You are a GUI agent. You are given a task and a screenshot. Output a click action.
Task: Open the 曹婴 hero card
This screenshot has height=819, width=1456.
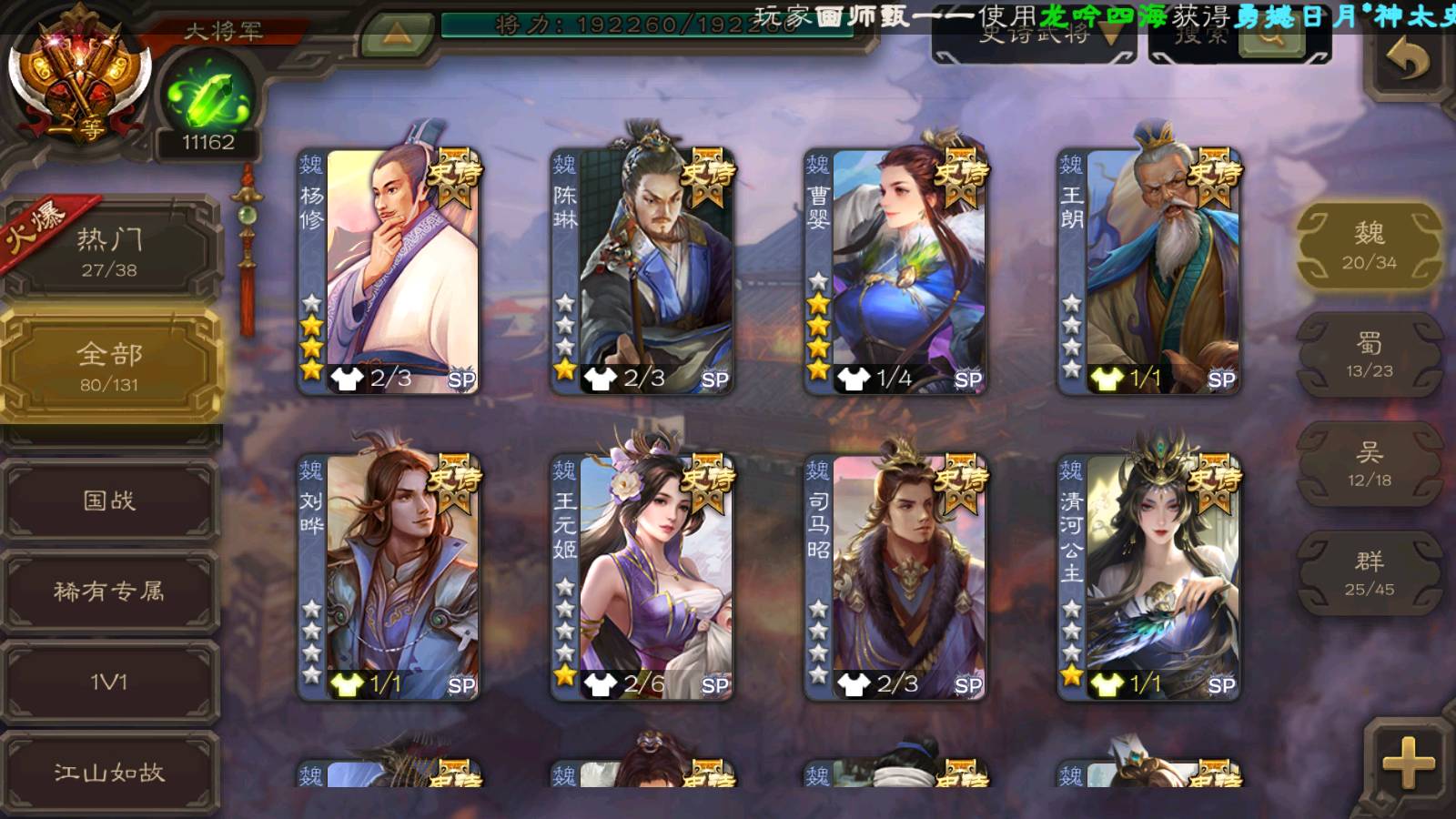pyautogui.click(x=895, y=271)
